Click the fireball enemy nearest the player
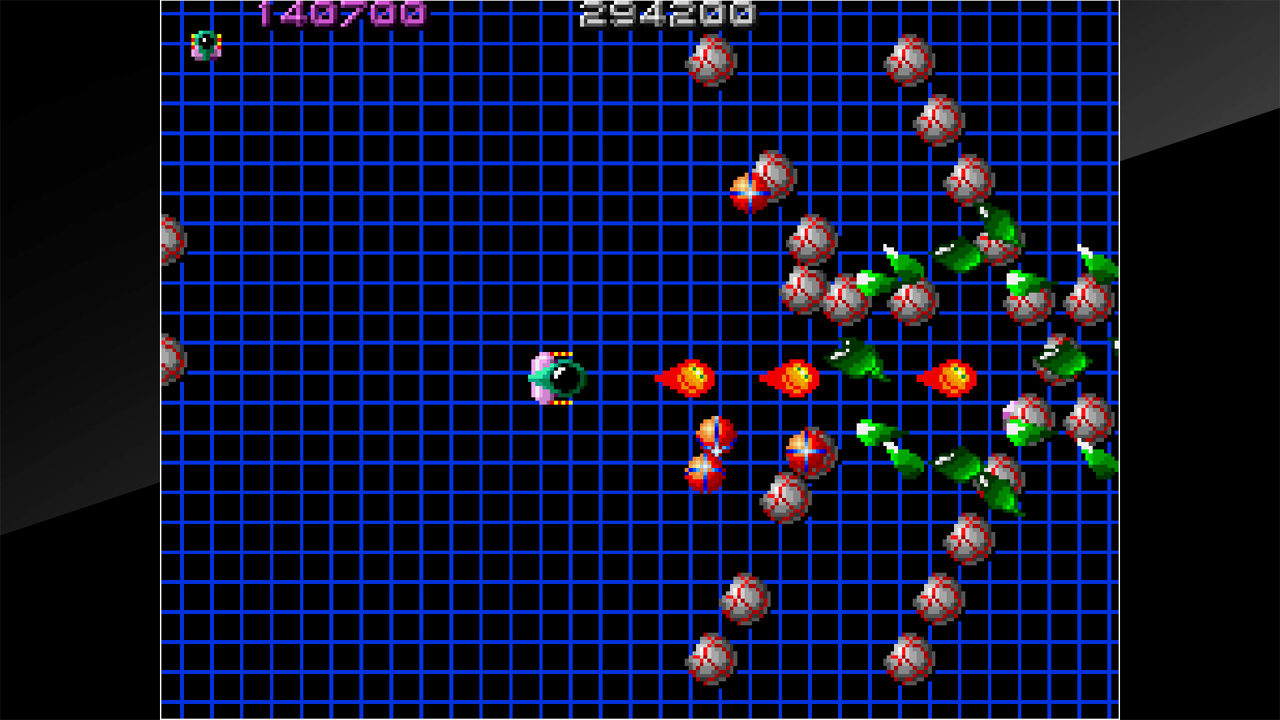Viewport: 1280px width, 720px height. [692, 378]
